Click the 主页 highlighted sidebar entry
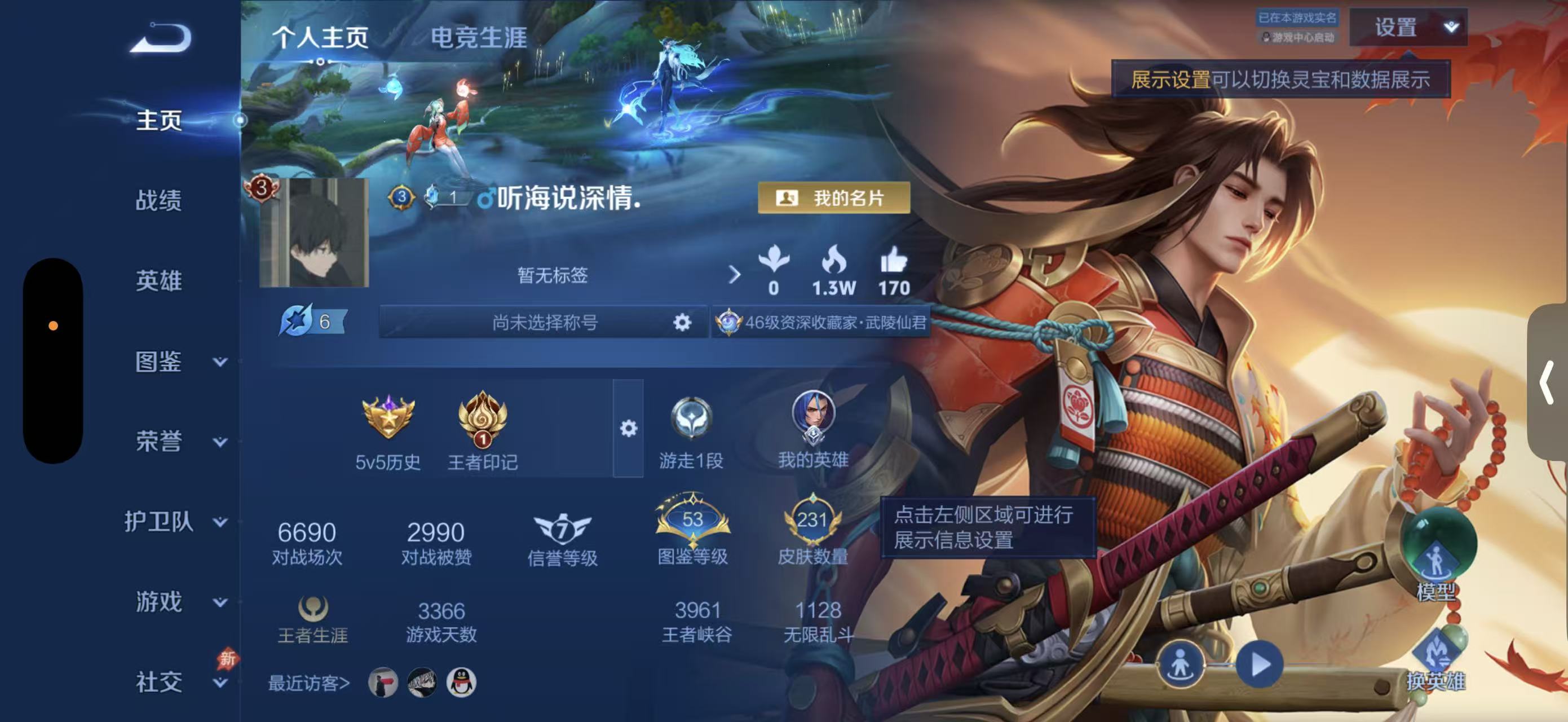The height and width of the screenshot is (722, 1568). point(160,121)
